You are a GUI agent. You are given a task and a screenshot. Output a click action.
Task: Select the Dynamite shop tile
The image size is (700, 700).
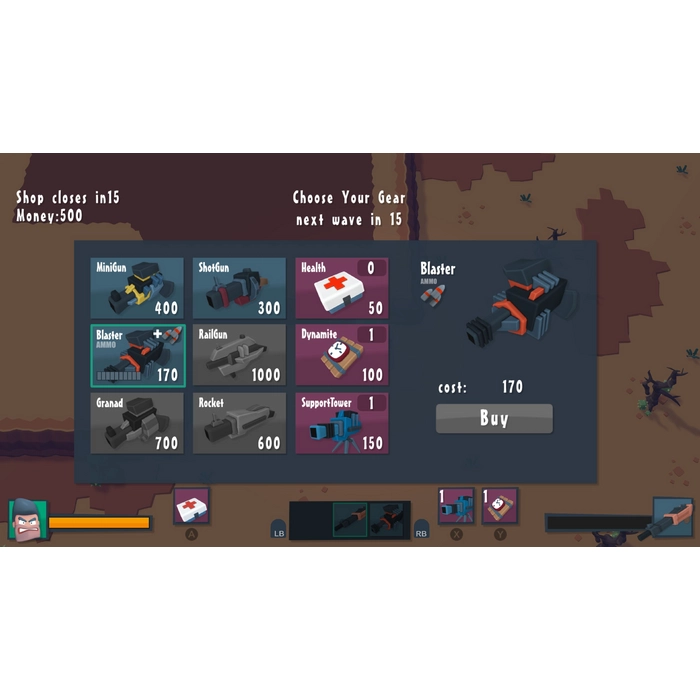click(341, 355)
